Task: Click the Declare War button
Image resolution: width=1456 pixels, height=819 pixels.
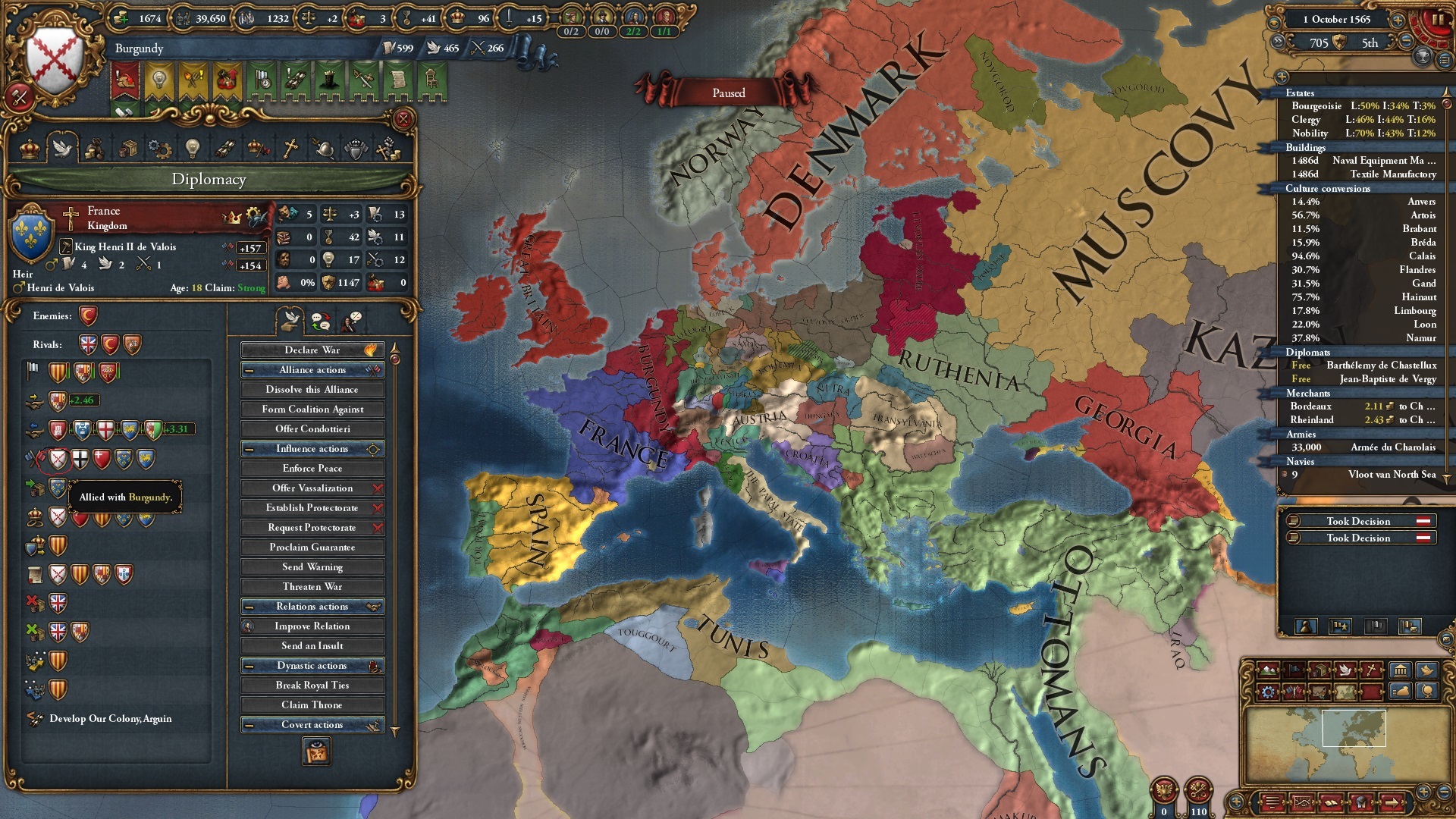Action: [312, 350]
